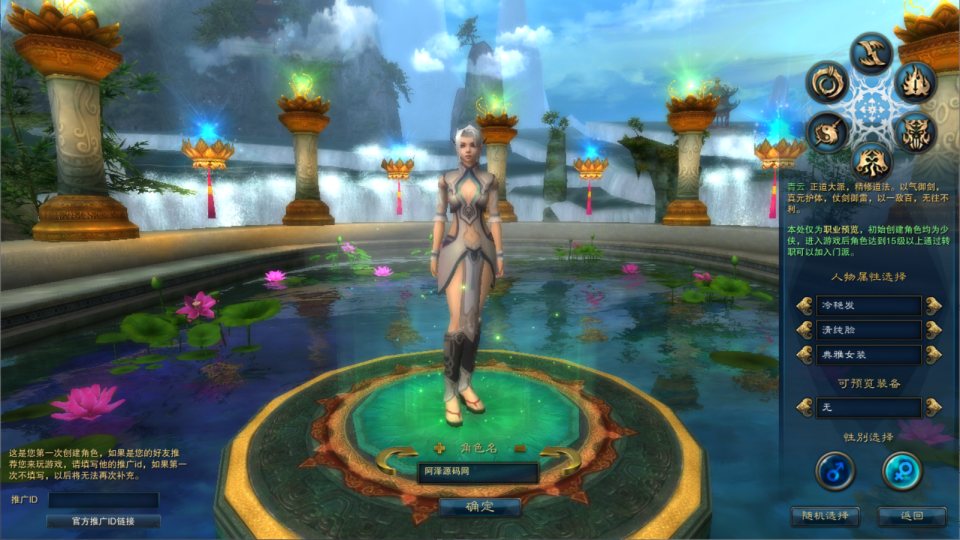Choose the yin-yang class icon

click(827, 132)
